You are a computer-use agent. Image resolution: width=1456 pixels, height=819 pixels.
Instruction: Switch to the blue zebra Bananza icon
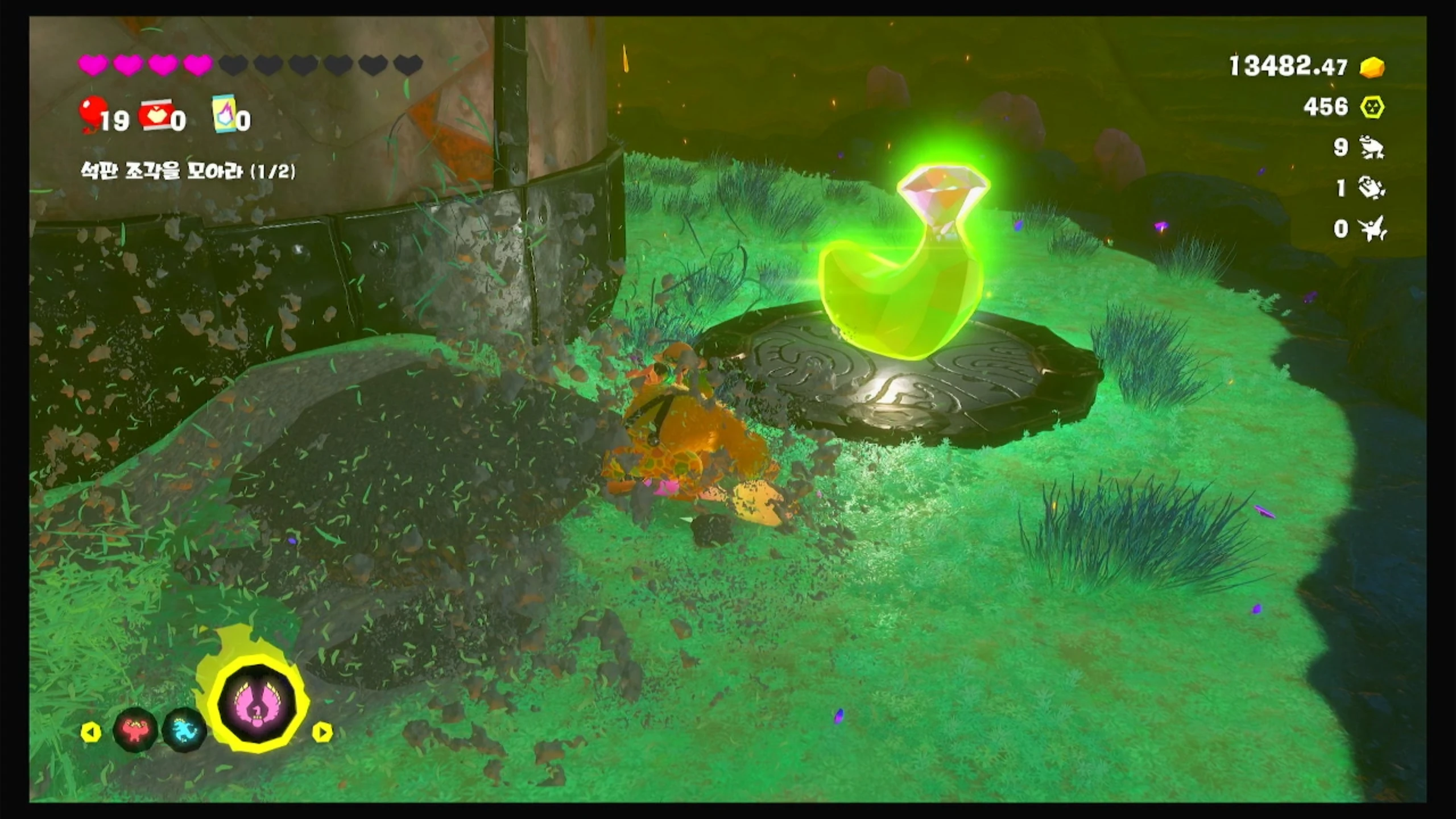pos(185,729)
